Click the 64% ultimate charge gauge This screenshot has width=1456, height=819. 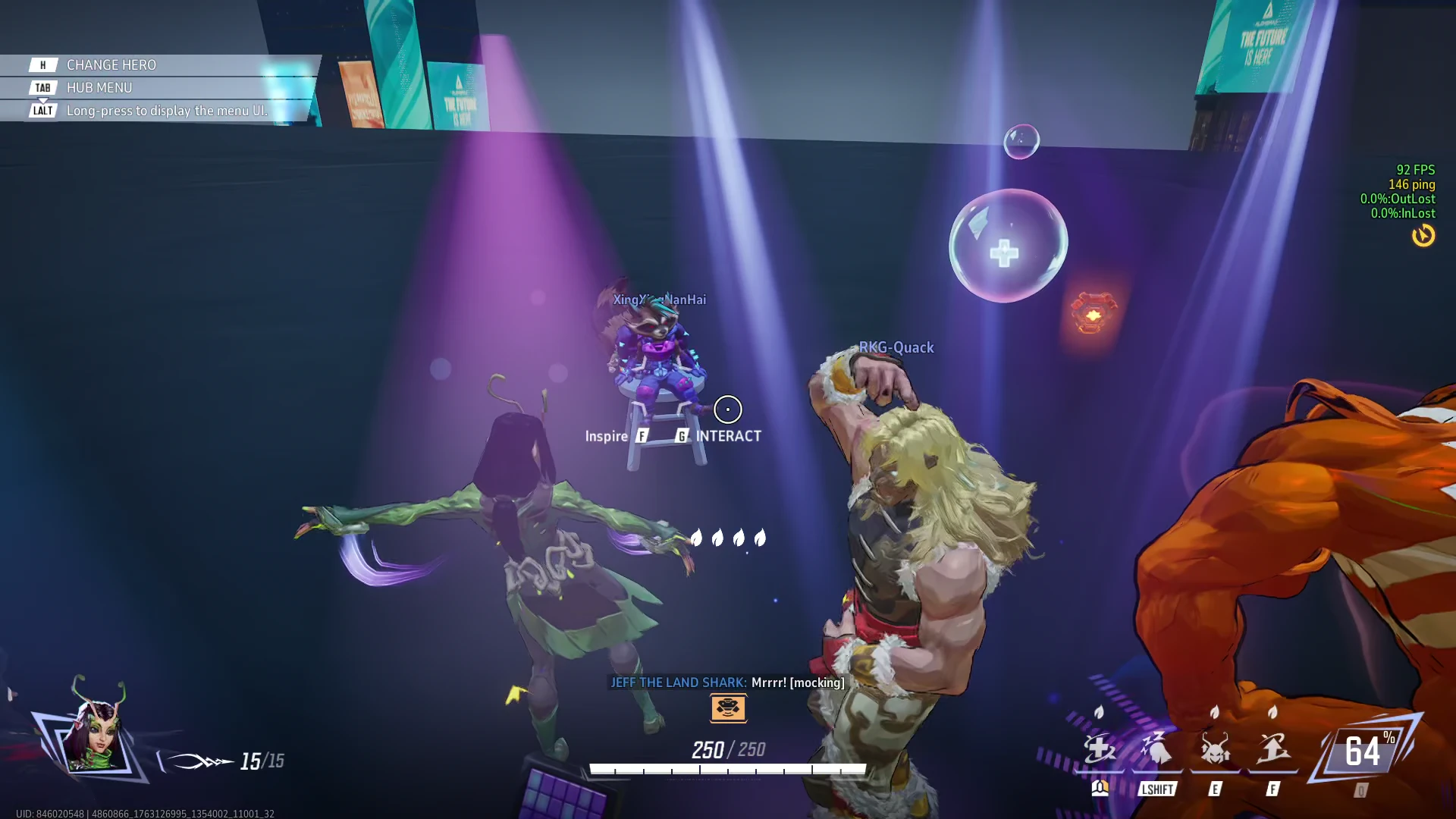click(x=1364, y=752)
